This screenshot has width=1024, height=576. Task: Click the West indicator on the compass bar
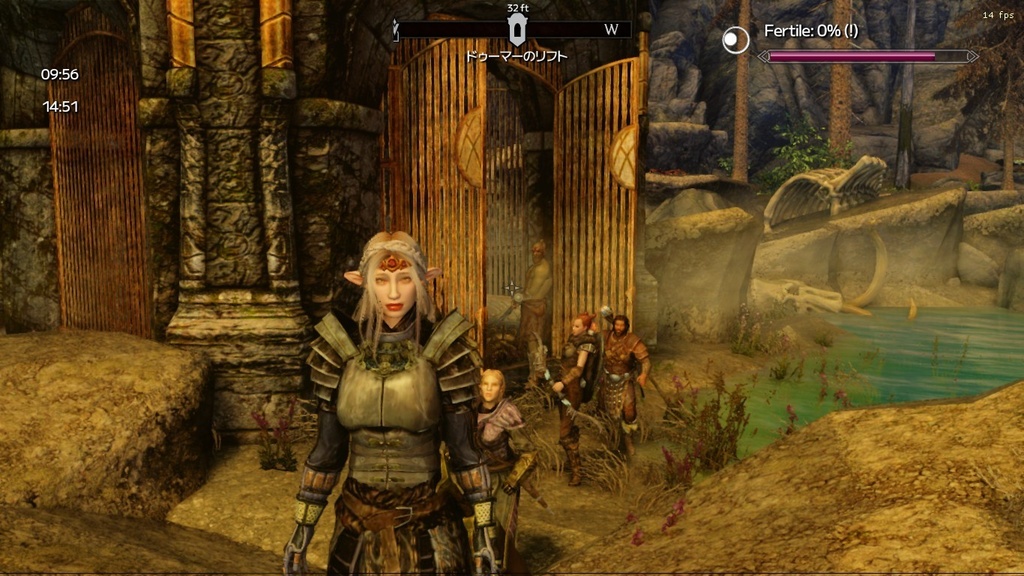tap(611, 30)
